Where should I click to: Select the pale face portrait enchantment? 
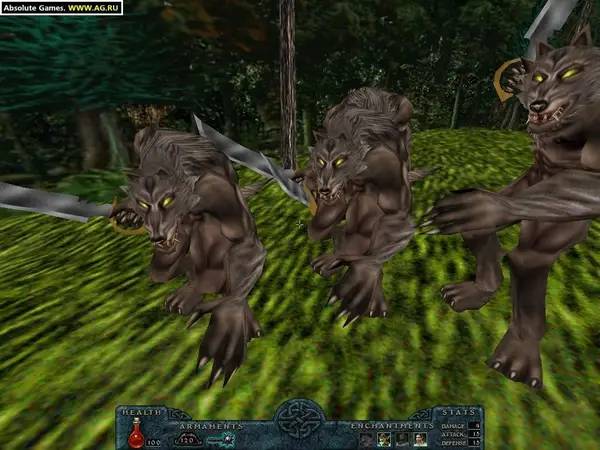[x=419, y=439]
